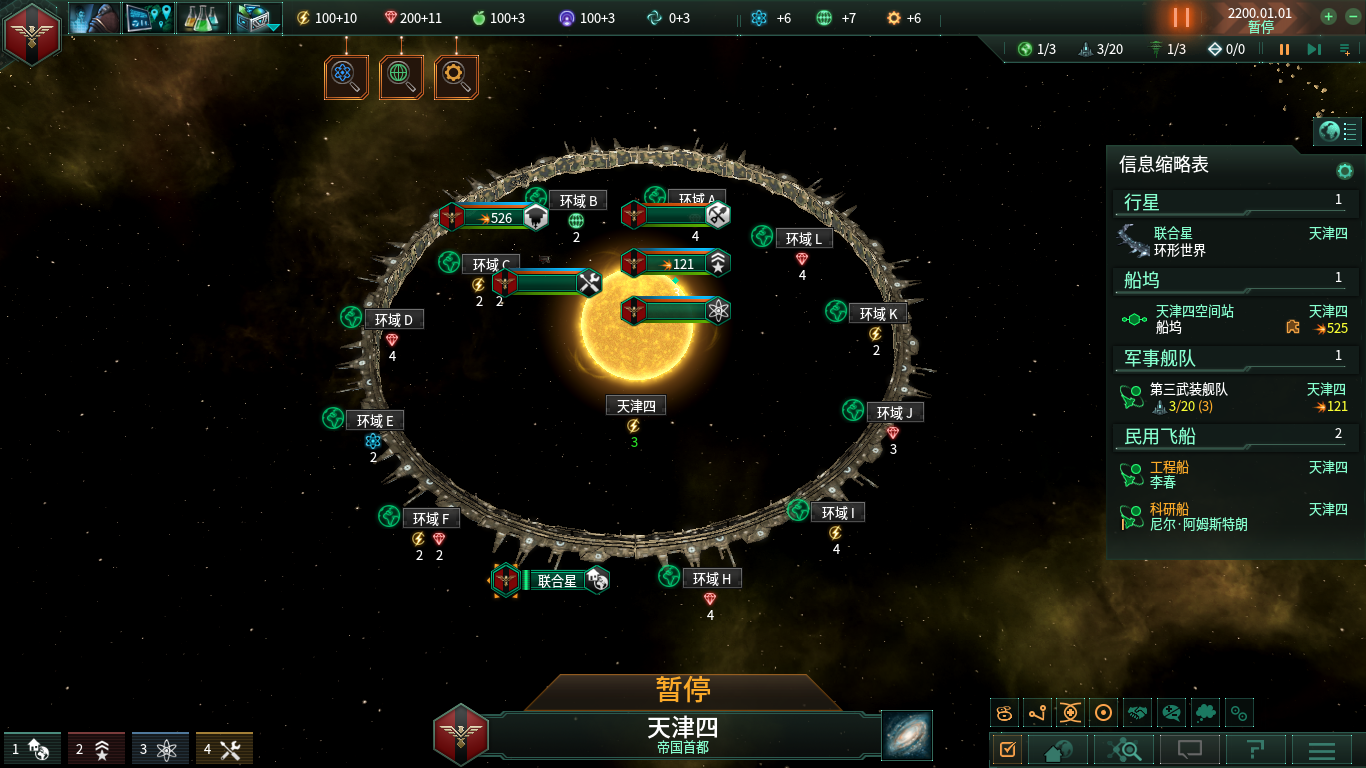Viewport: 1366px width, 768px height.
Task: Unpause with the large orange pause button
Action: [x=1181, y=18]
